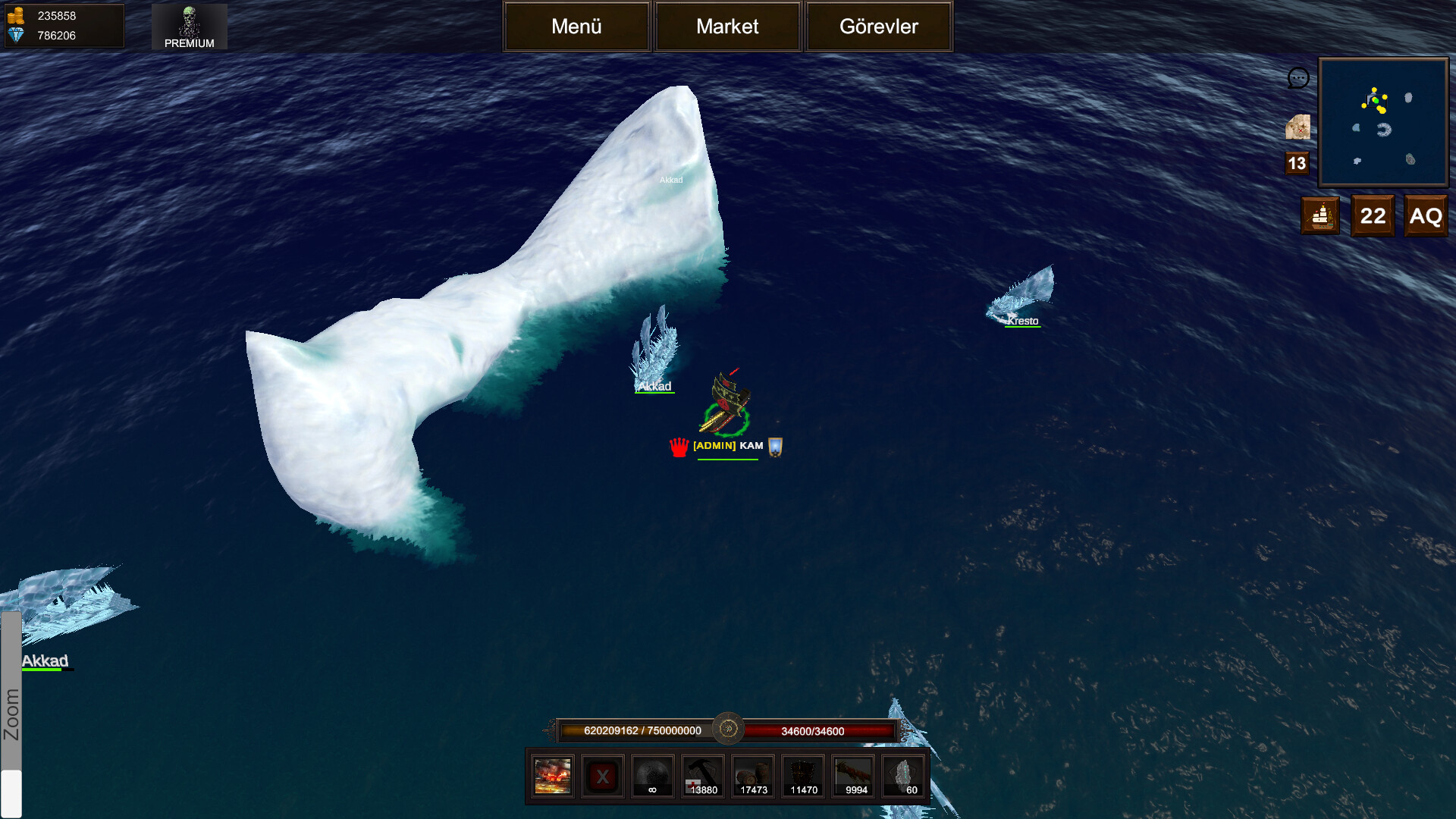Click the ship icon below the minimap
Viewport: 1456px width, 819px height.
(x=1320, y=215)
